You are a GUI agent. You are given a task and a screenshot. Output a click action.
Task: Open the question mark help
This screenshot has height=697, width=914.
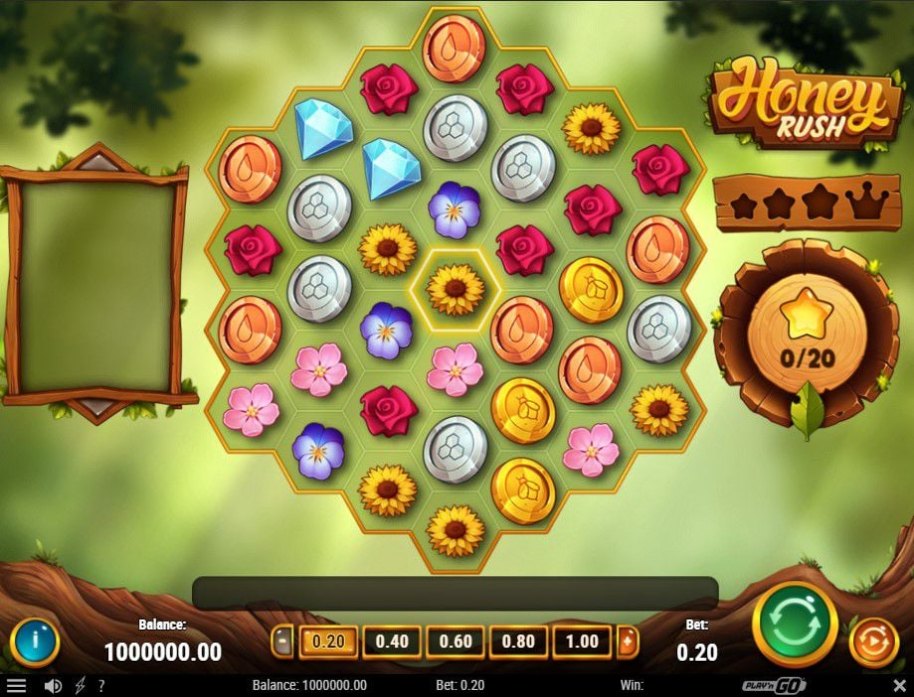pos(101,686)
